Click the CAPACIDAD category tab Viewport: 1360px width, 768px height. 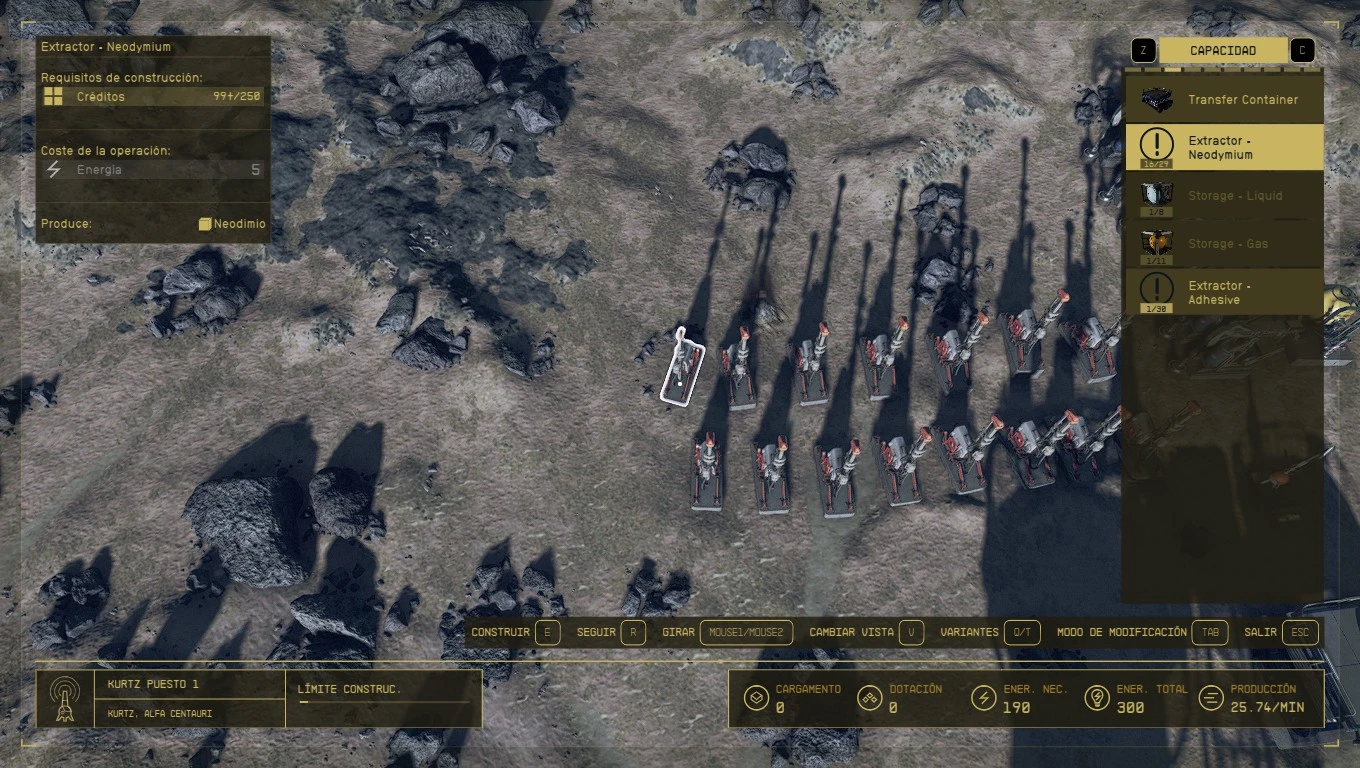1222,51
